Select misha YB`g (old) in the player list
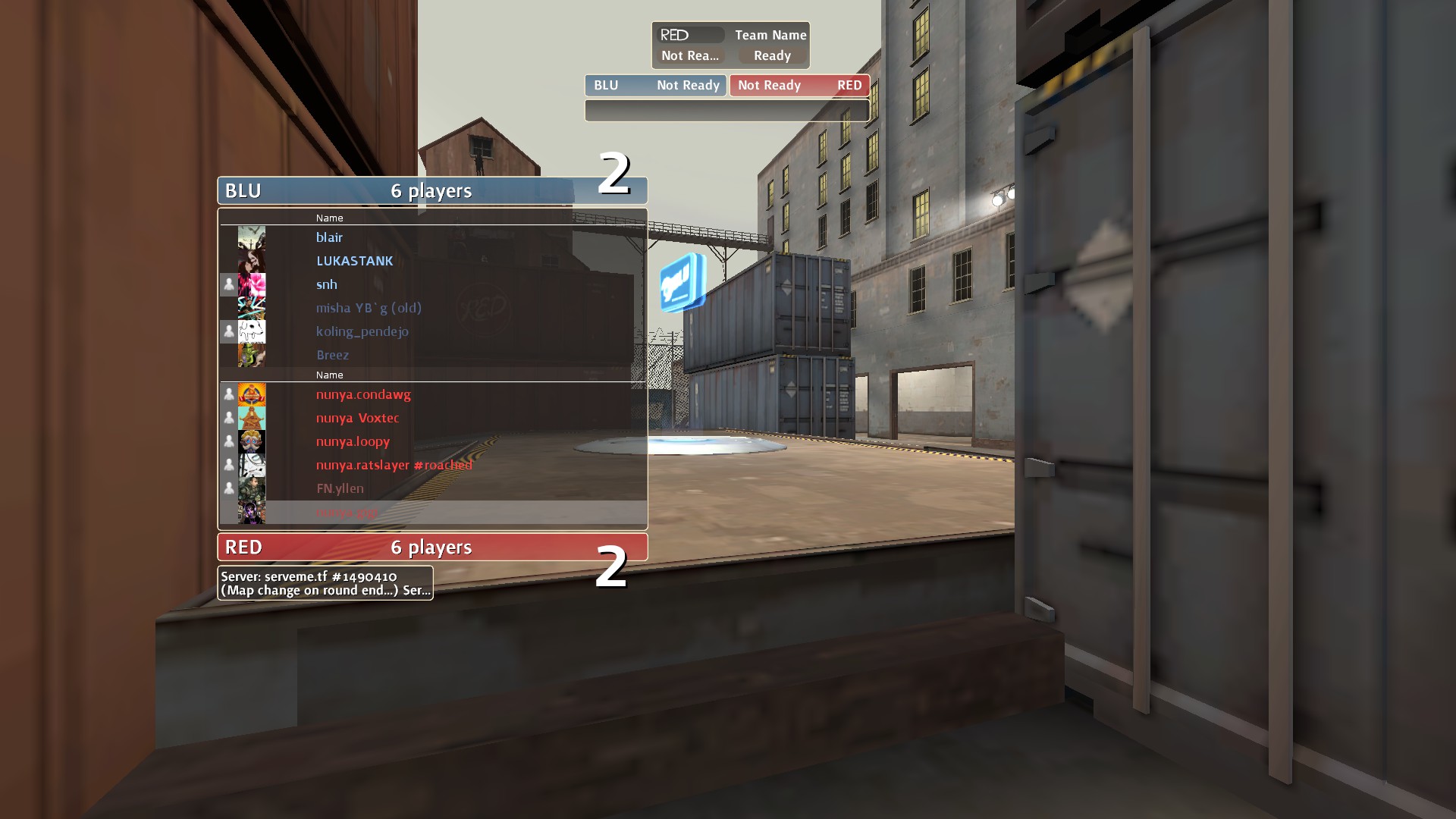Viewport: 1456px width, 819px height. 369,308
